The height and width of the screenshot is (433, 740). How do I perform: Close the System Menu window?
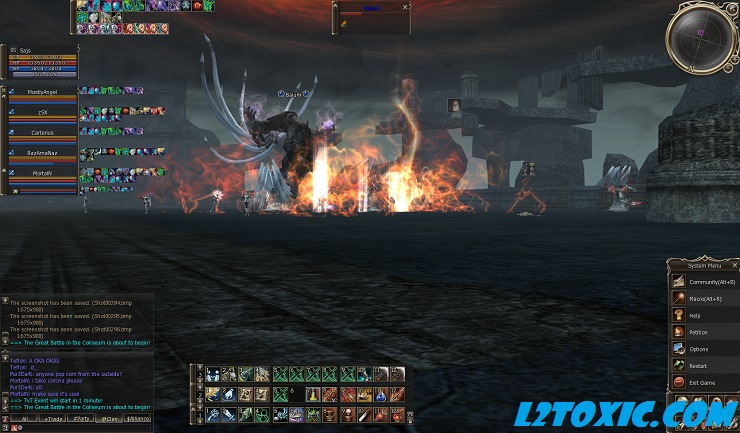point(733,265)
